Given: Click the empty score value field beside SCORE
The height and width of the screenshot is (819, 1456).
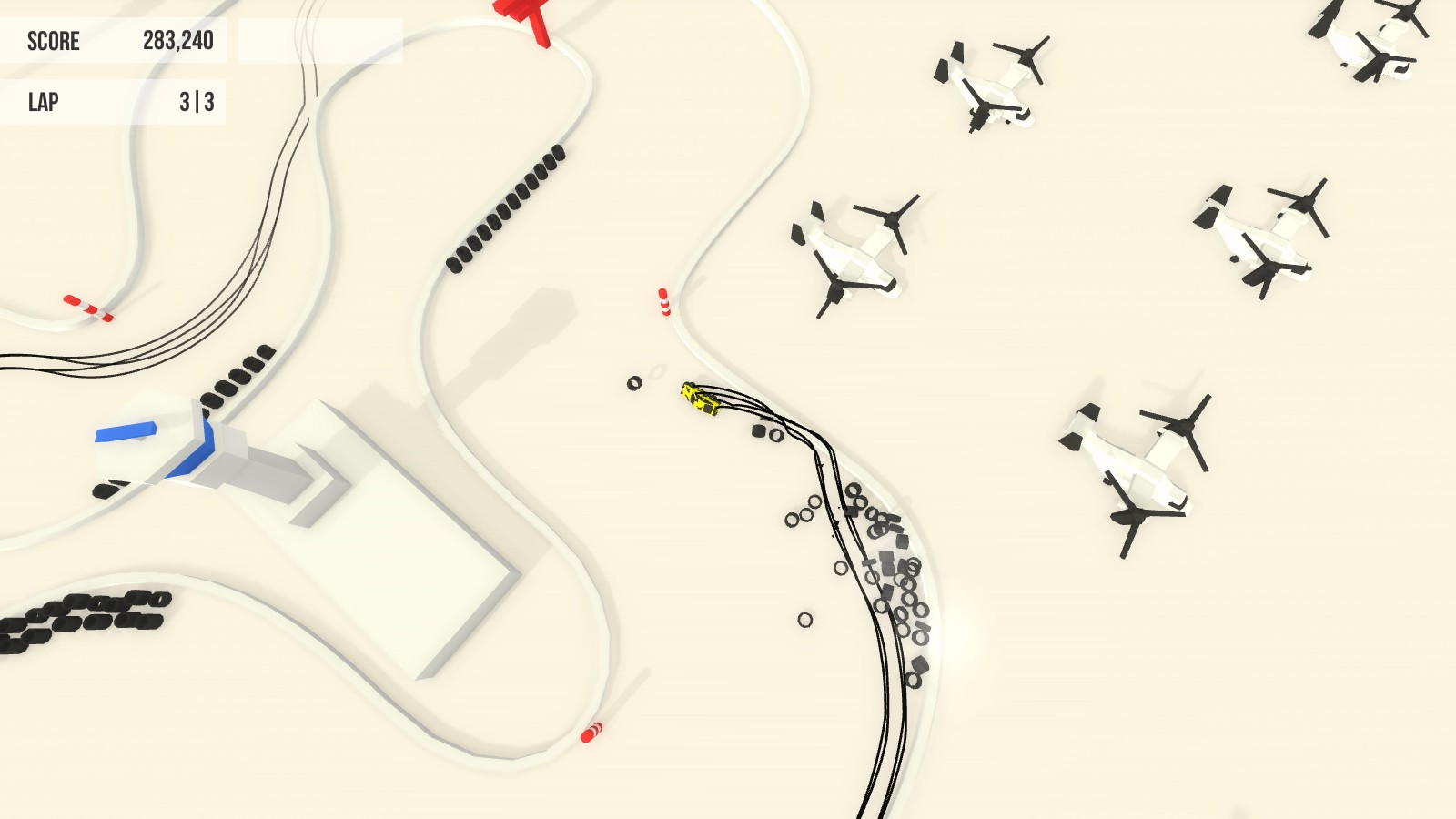Looking at the screenshot, I should tap(318, 41).
